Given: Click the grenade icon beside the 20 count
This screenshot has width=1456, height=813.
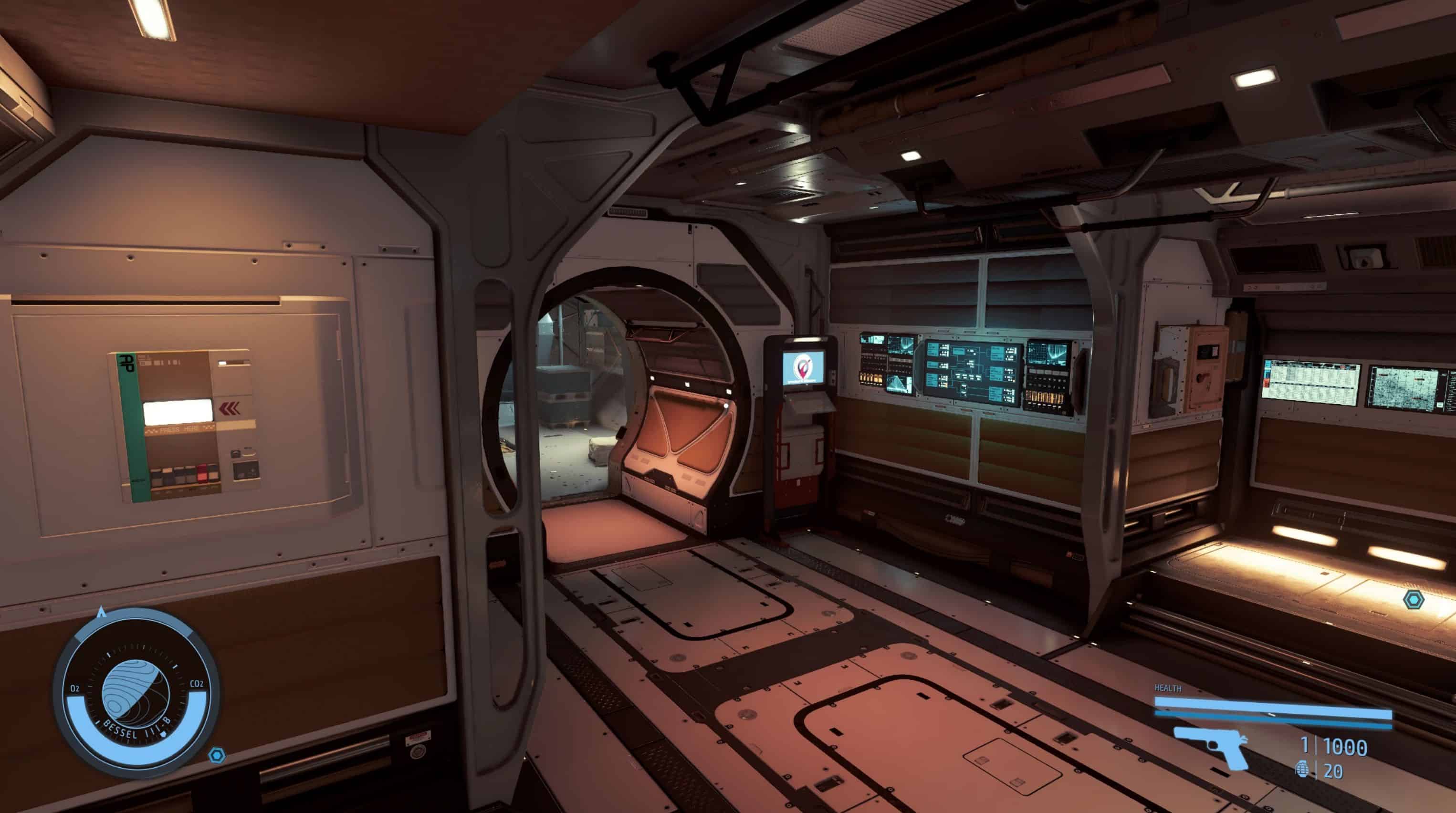Looking at the screenshot, I should pyautogui.click(x=1302, y=771).
